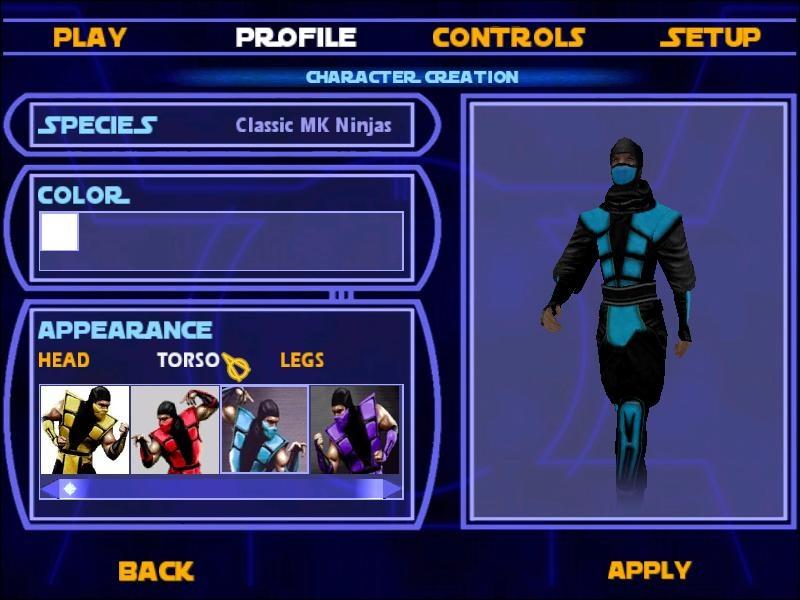
Task: Apply the character changes
Action: point(649,571)
